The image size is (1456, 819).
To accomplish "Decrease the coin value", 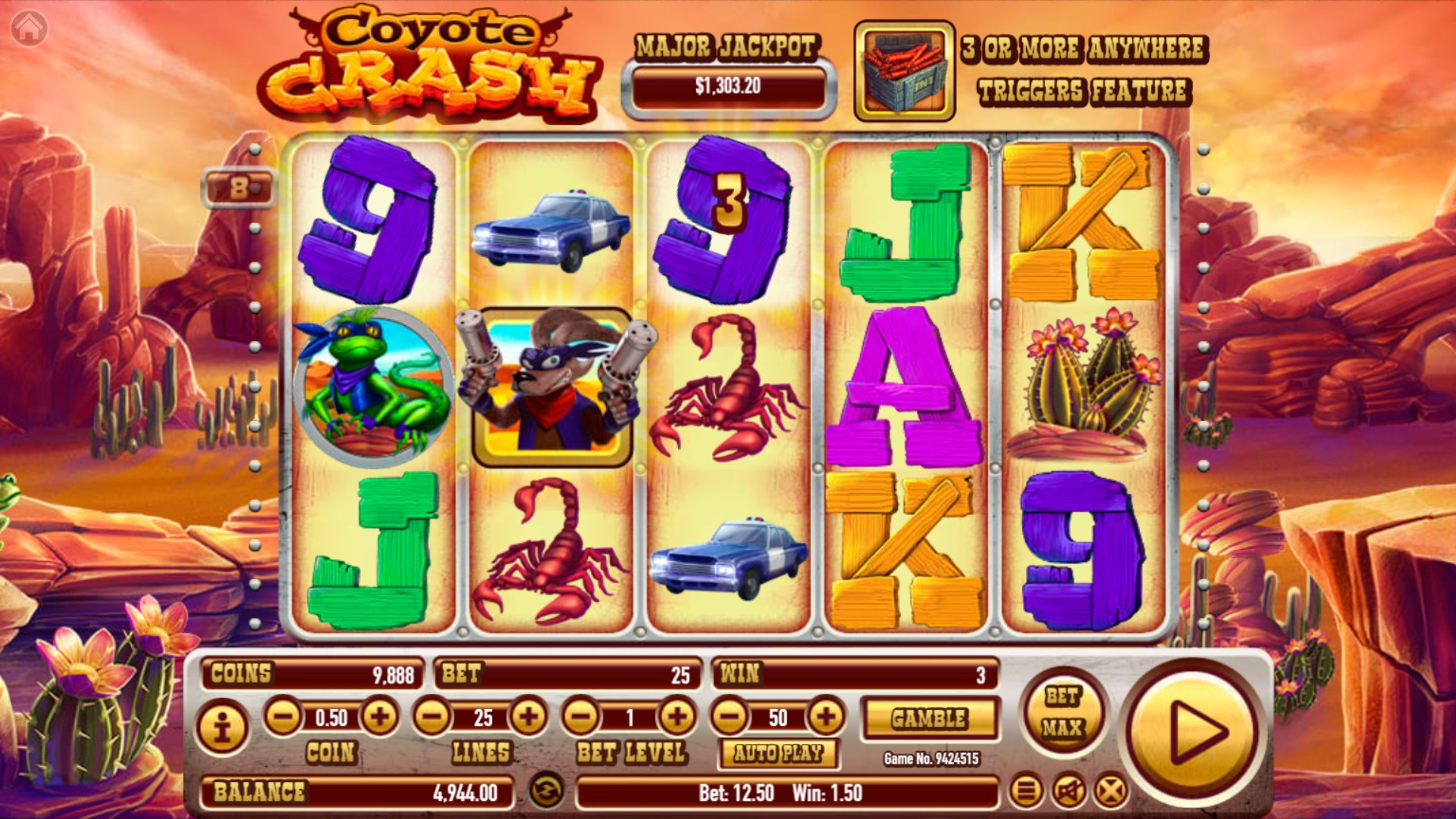I will (283, 717).
